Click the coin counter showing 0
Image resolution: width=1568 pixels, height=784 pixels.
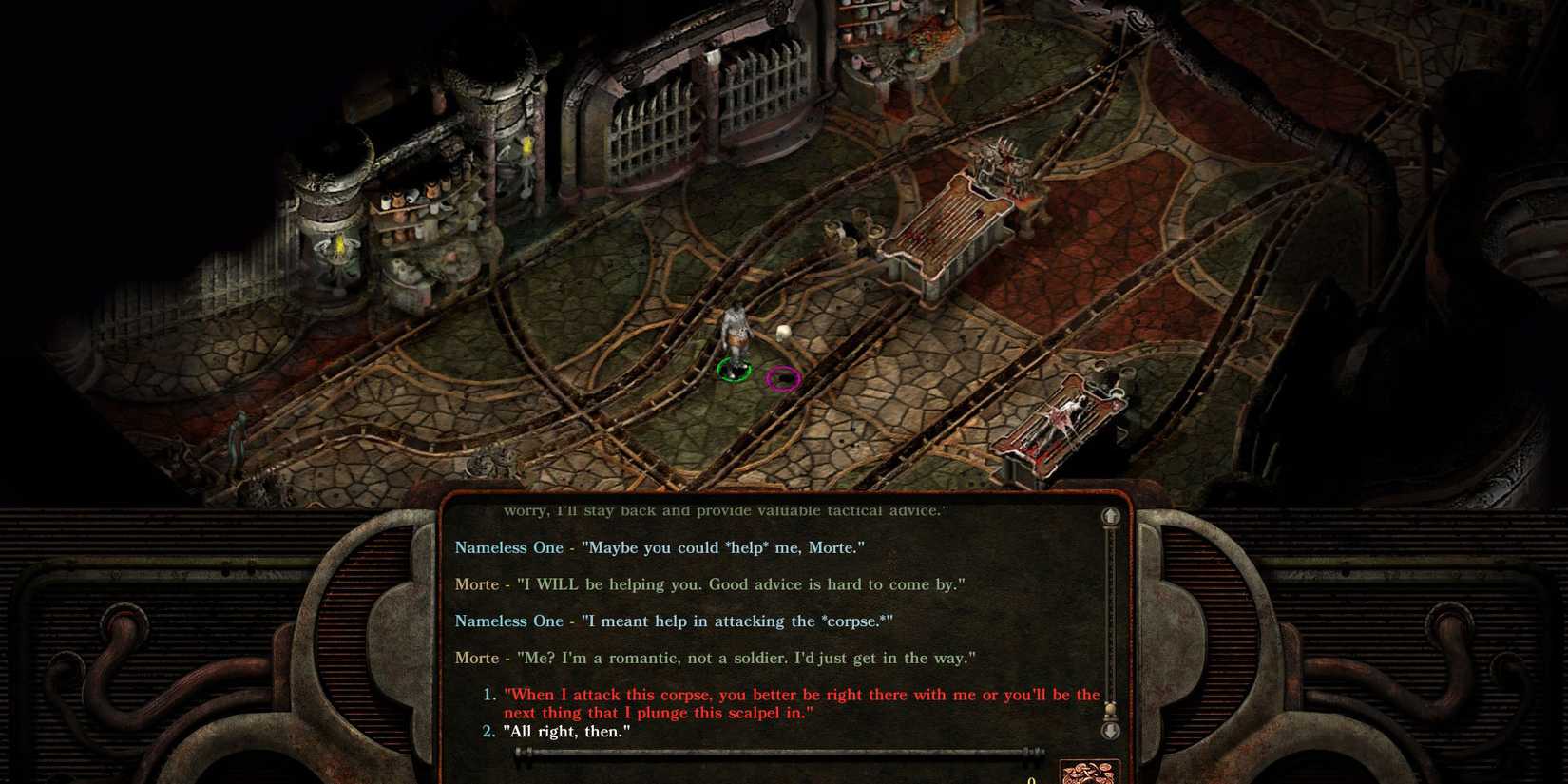pyautogui.click(x=1031, y=777)
